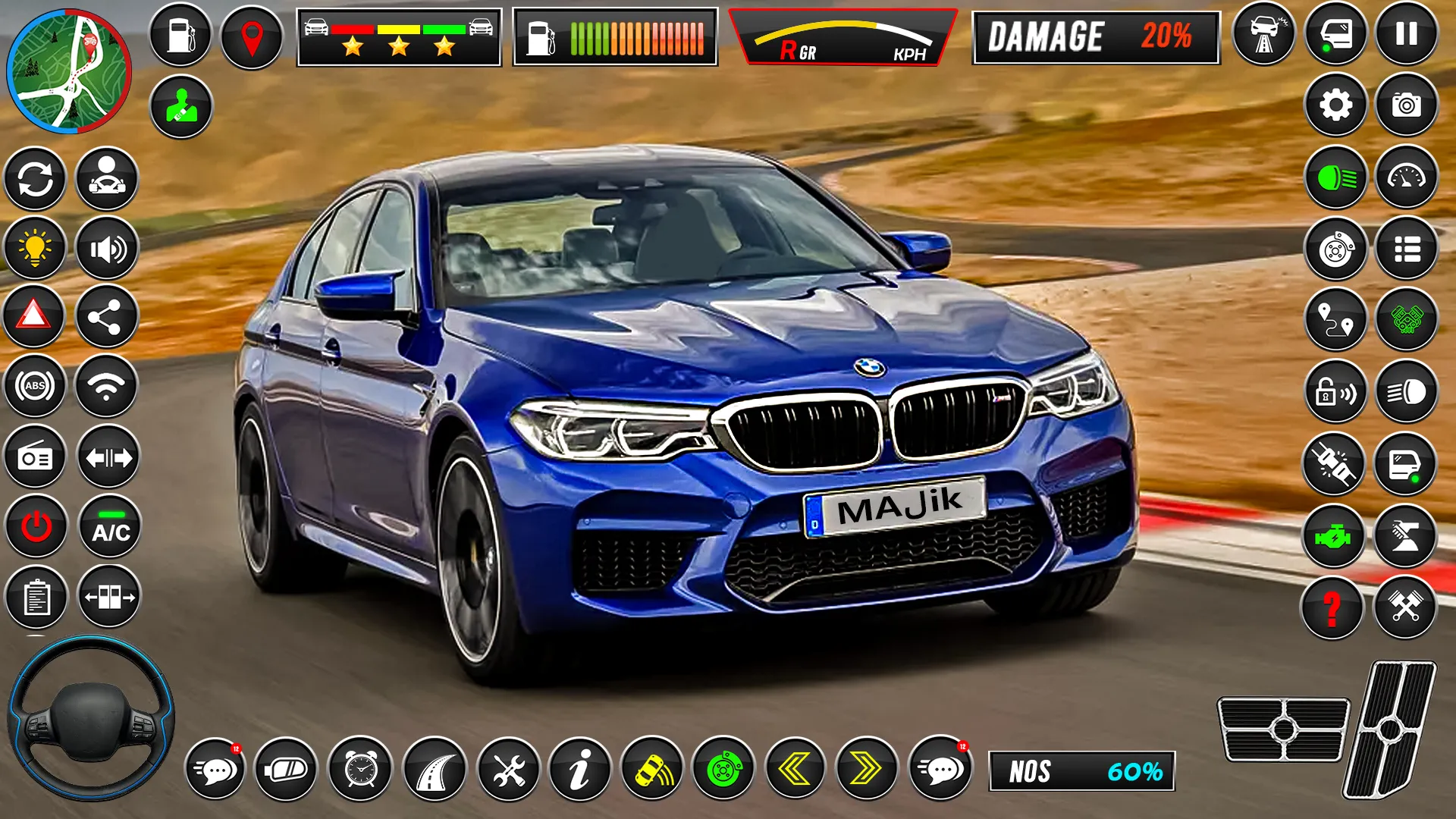Screen dimensions: 1456x819
Task: Select the alarm clock icon
Action: 361,770
